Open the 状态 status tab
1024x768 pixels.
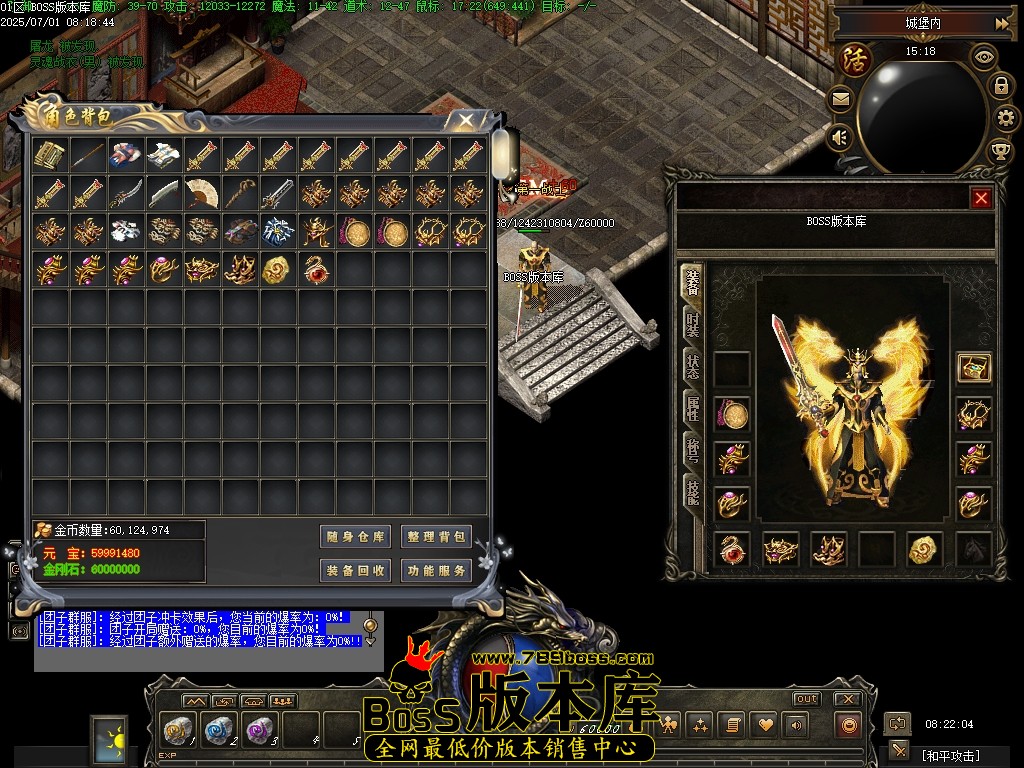pos(692,366)
